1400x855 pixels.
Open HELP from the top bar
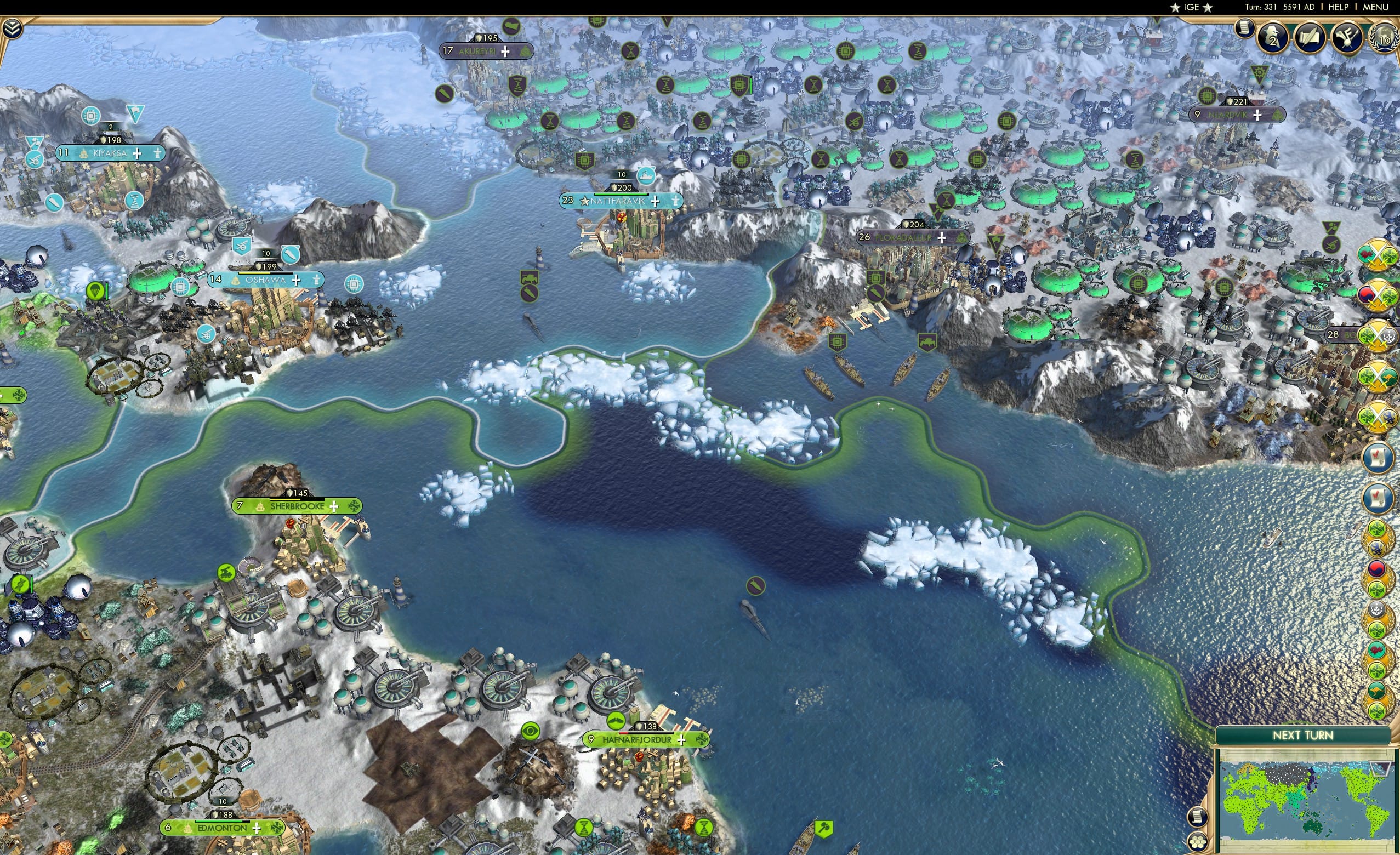(x=1339, y=7)
